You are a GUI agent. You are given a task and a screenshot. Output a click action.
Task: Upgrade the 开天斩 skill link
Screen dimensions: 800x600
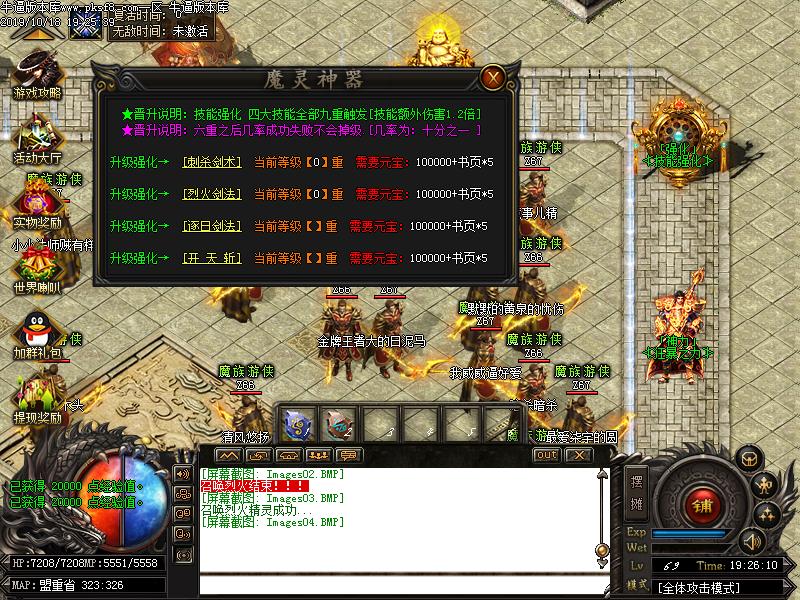(x=212, y=259)
